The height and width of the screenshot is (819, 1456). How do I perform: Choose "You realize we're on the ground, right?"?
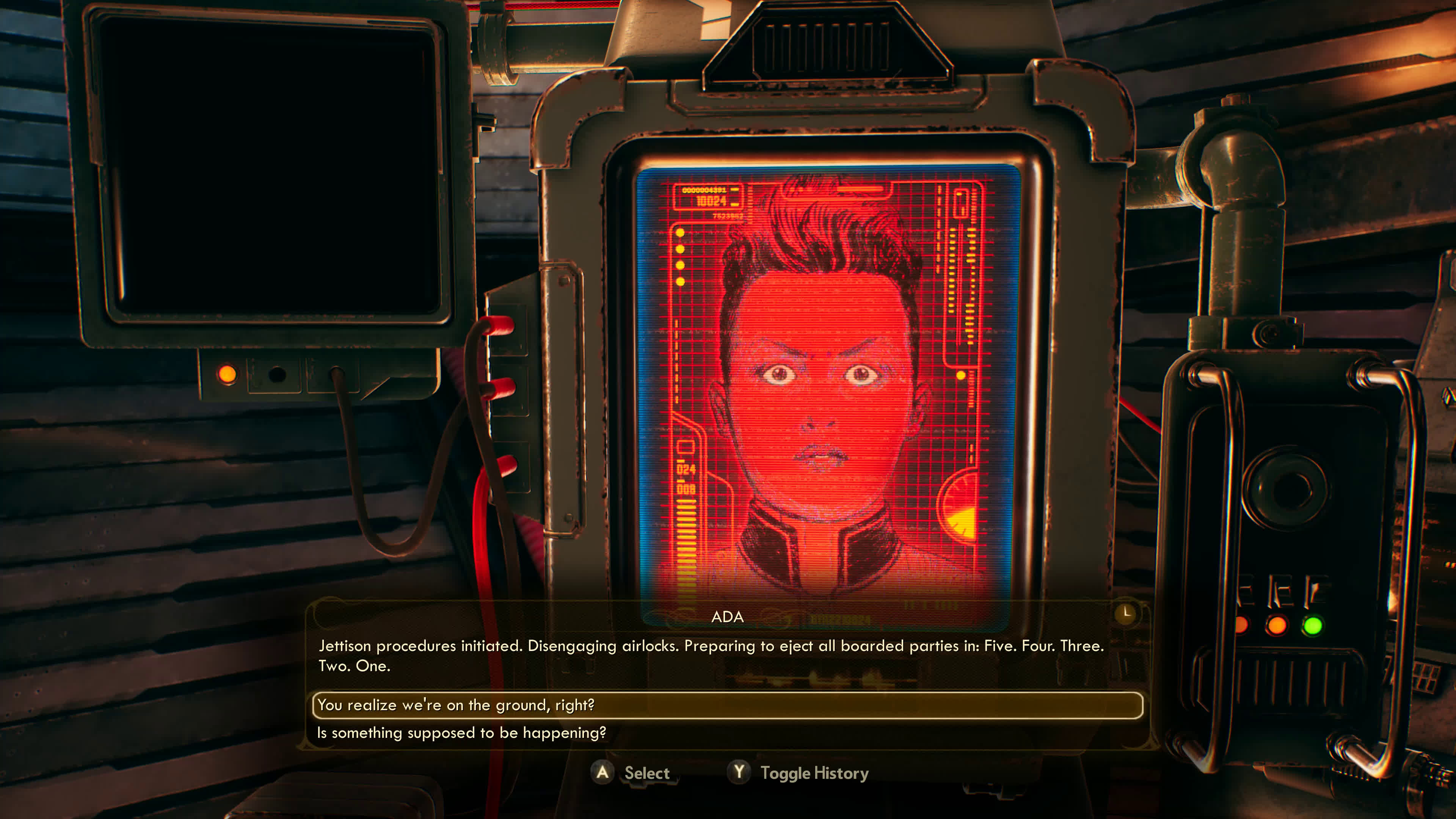455,705
